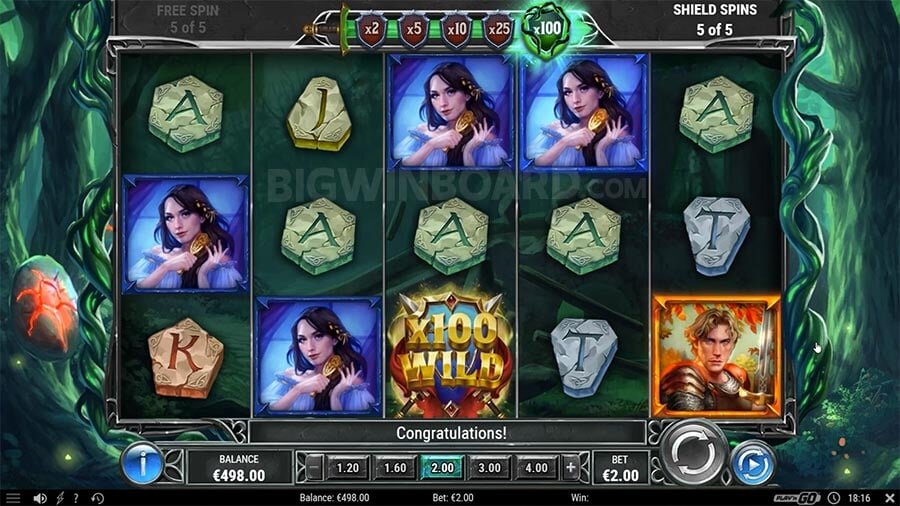Viewport: 900px width, 506px height.
Task: Select the highlighted 2.00 bet
Action: pos(441,466)
